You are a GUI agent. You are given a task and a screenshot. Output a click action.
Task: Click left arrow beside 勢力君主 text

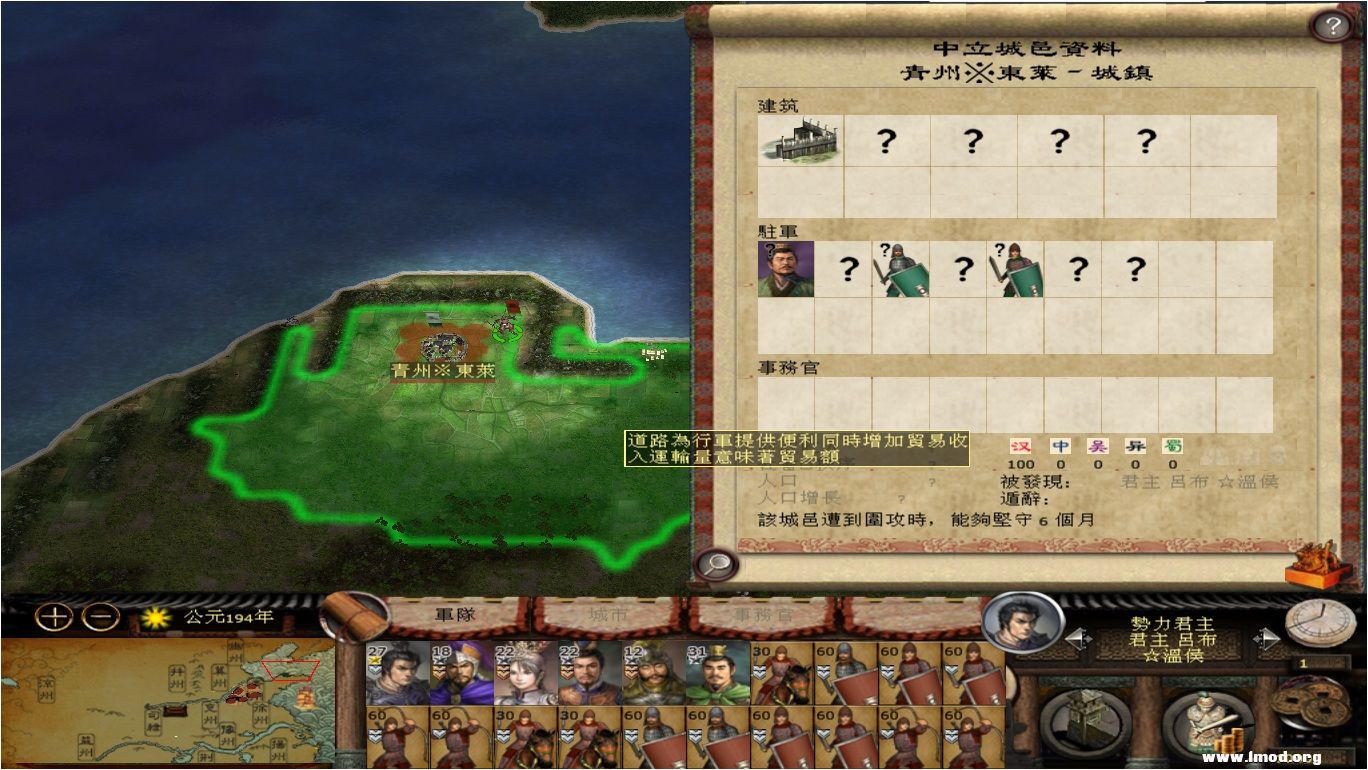[1078, 639]
